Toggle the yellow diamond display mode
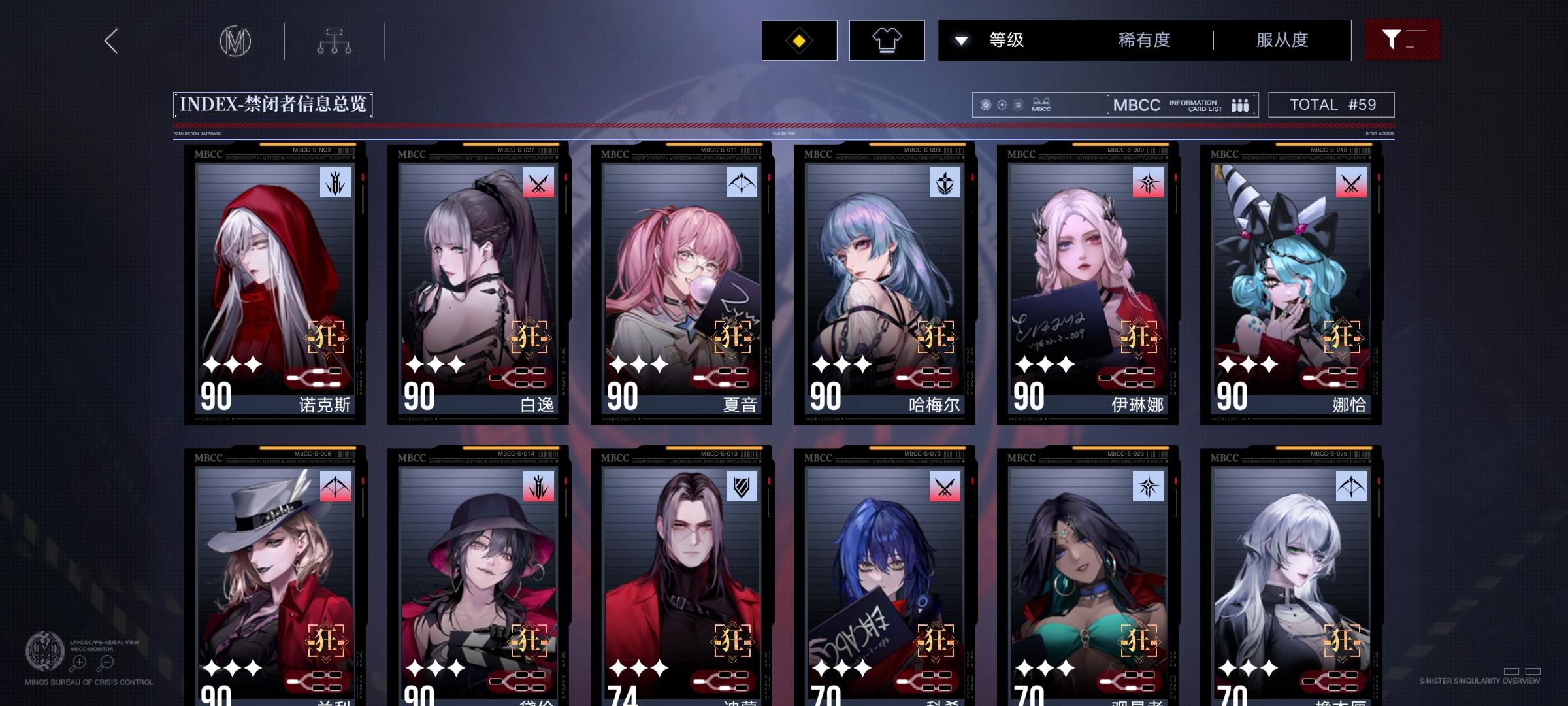The image size is (1568, 706). coord(798,40)
